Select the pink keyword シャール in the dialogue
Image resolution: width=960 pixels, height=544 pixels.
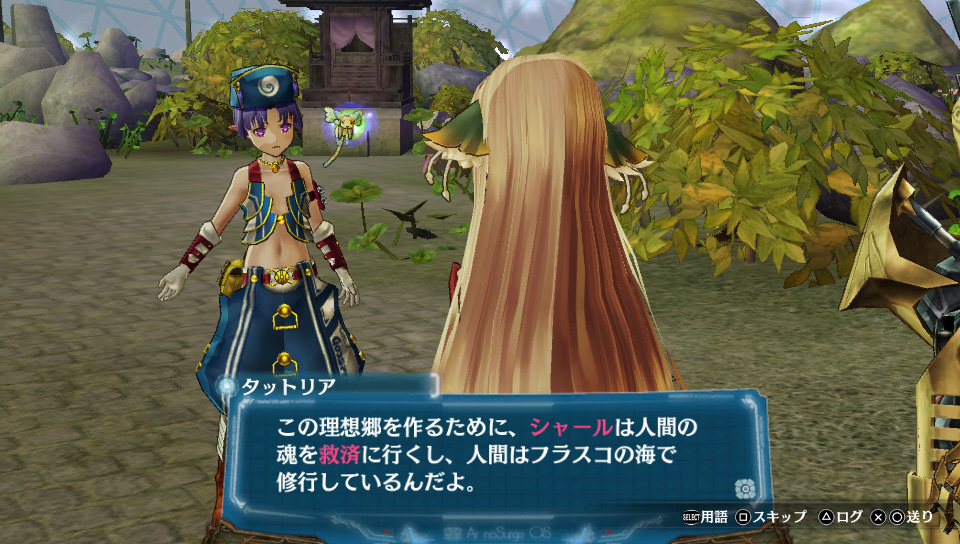click(x=571, y=427)
